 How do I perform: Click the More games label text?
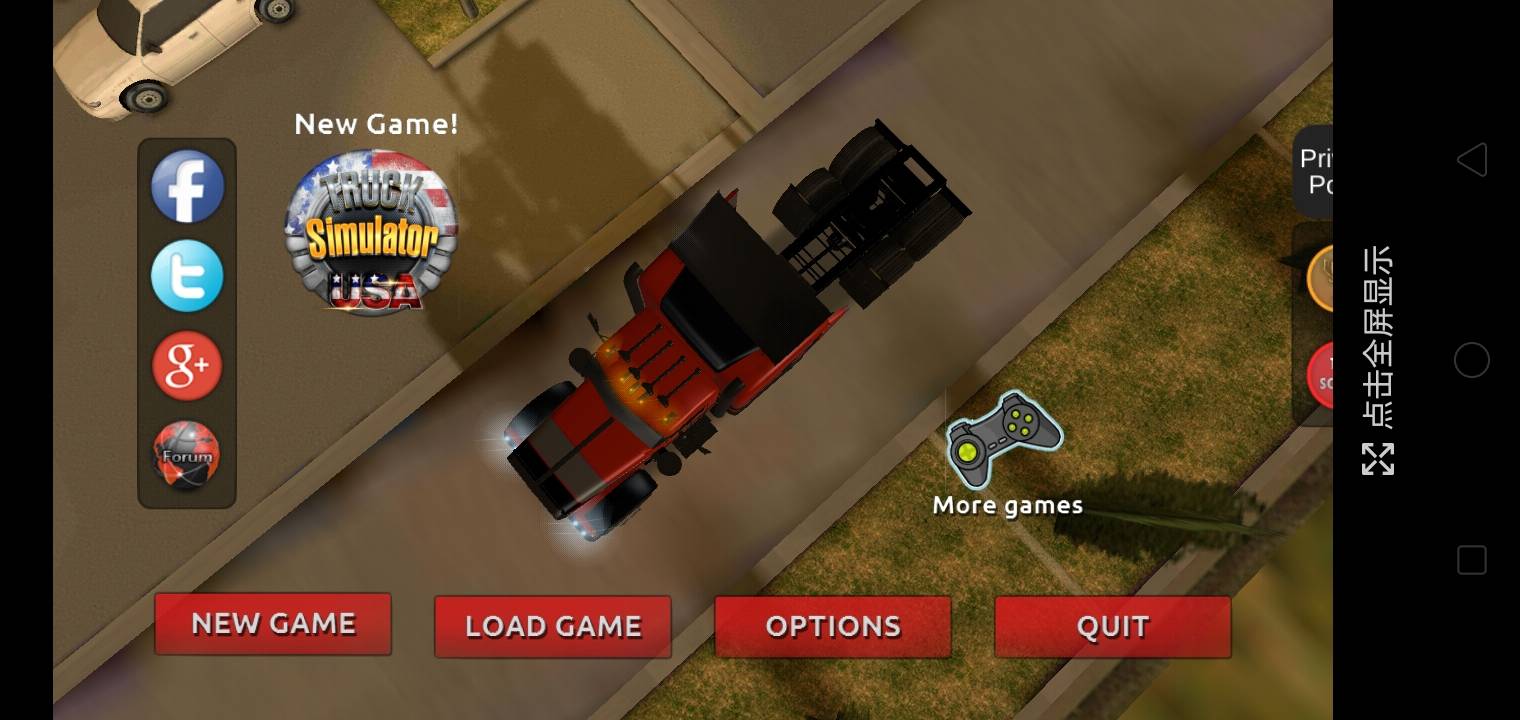coord(1007,505)
